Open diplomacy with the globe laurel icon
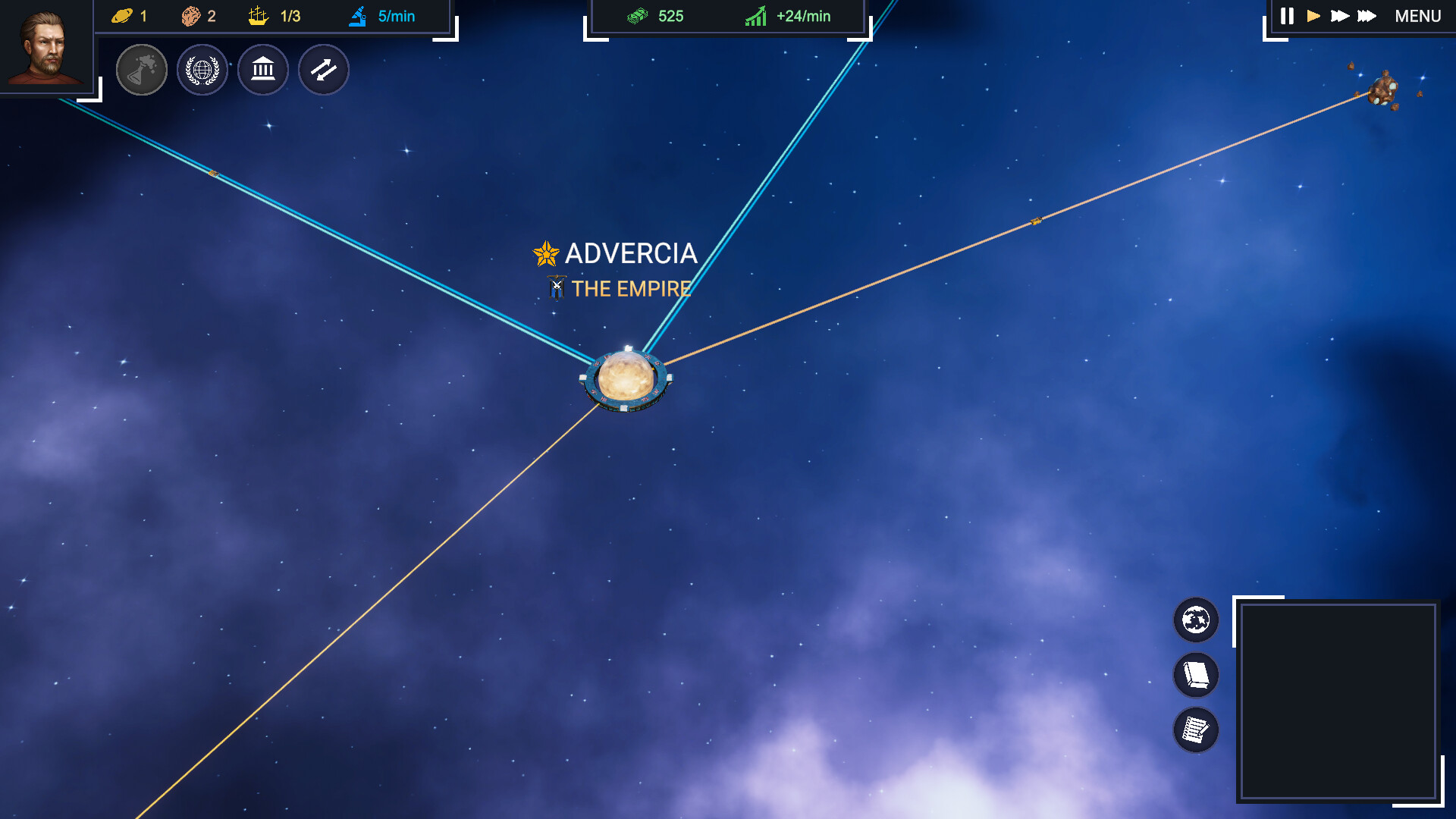 point(202,69)
